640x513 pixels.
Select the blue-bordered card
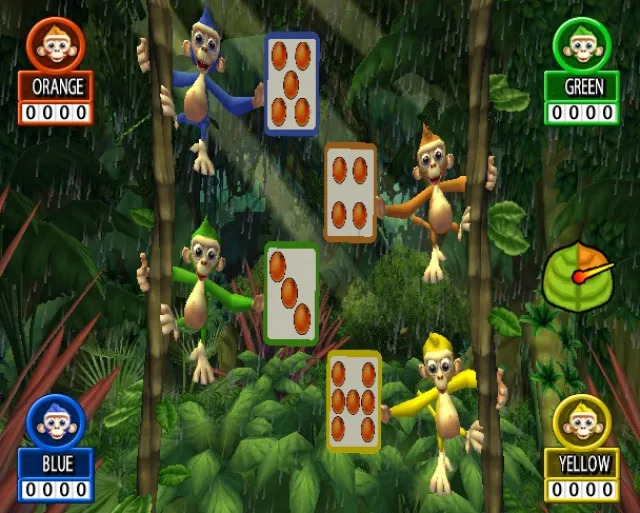coord(291,84)
